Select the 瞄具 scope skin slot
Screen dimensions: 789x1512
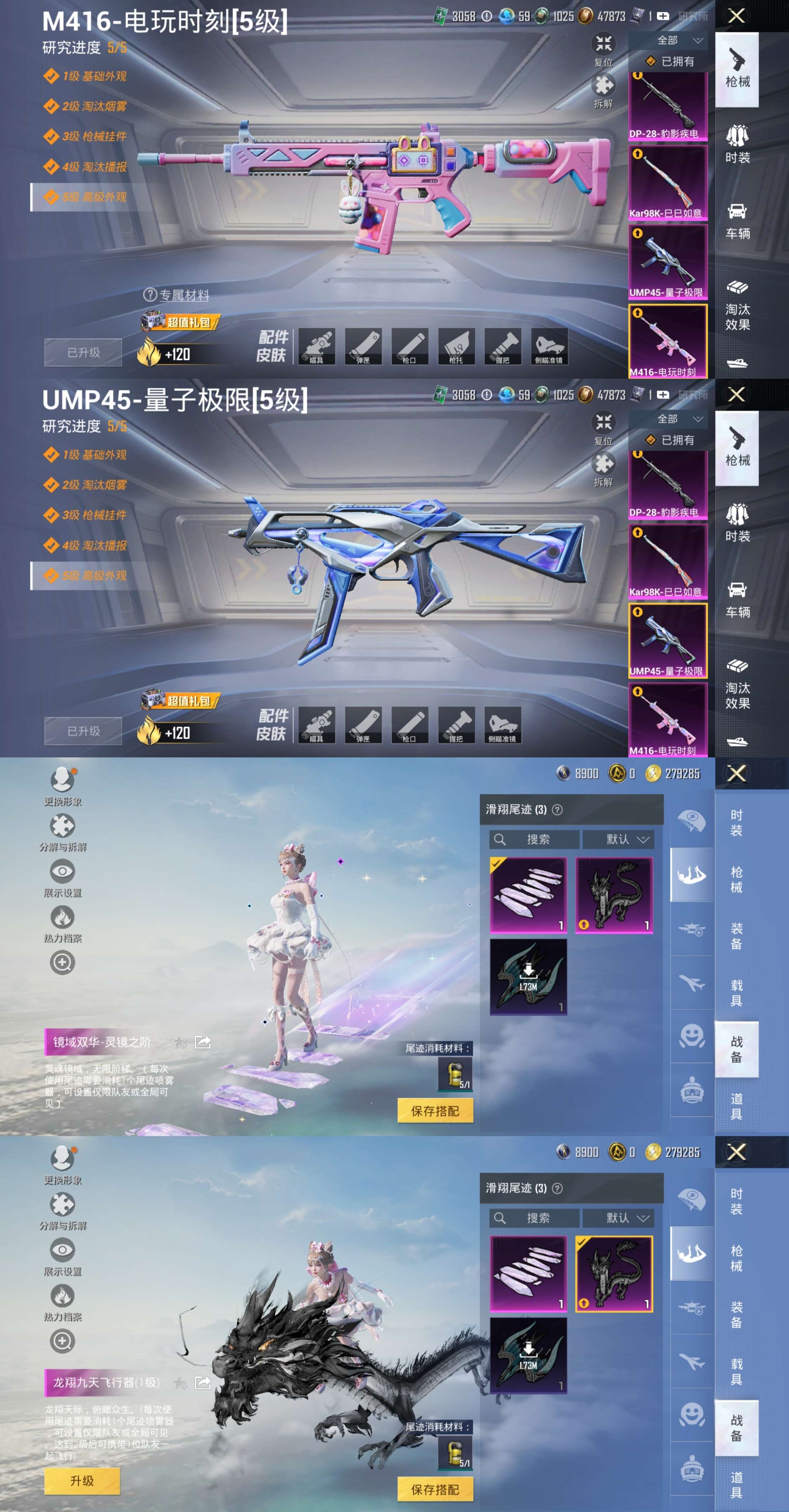pos(317,347)
